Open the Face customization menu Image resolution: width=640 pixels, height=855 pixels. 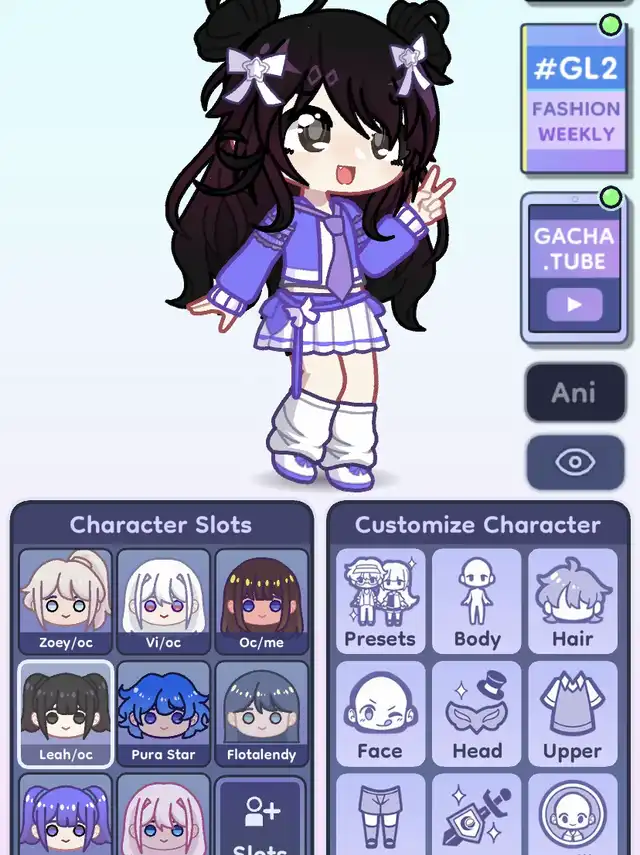380,714
